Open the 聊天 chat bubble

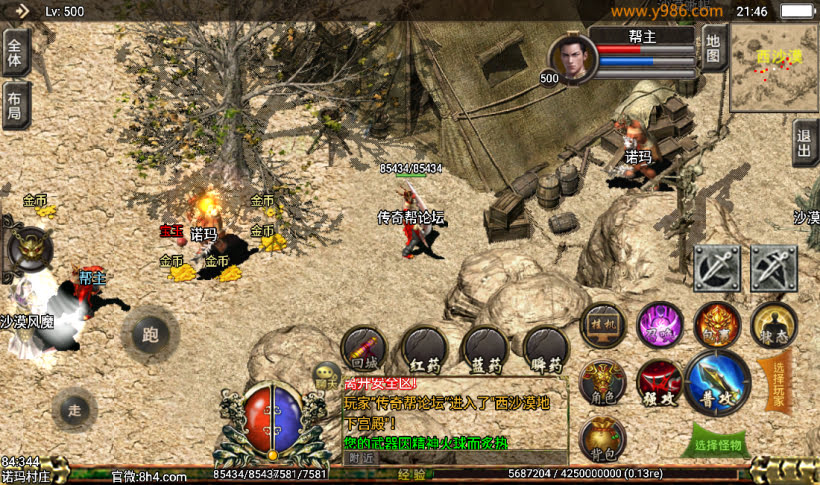point(326,377)
